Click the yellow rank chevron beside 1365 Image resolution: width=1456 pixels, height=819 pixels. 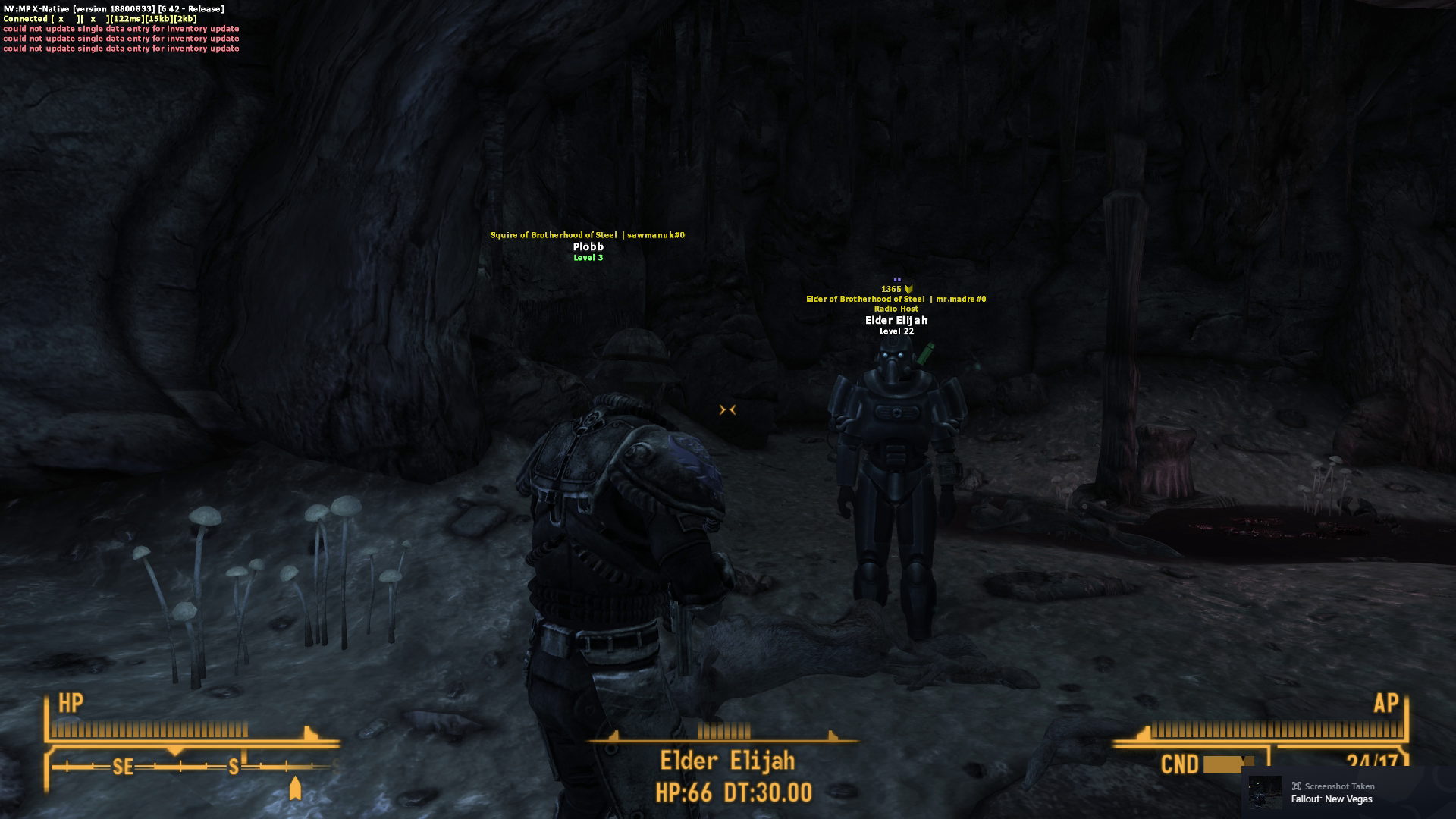pyautogui.click(x=907, y=288)
